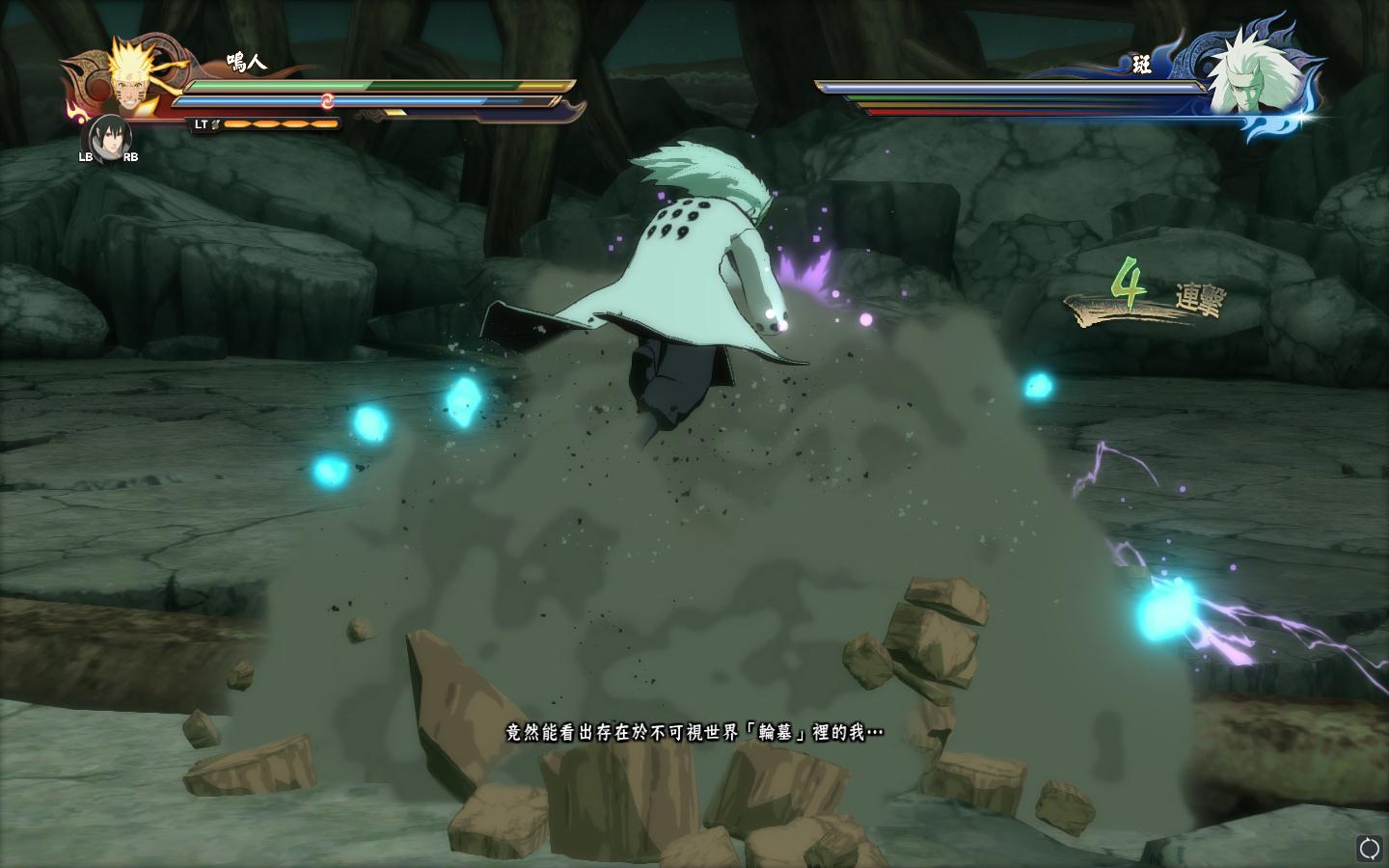Select the Sasuke support character icon
Screen dimensions: 1389x868
tap(108, 137)
